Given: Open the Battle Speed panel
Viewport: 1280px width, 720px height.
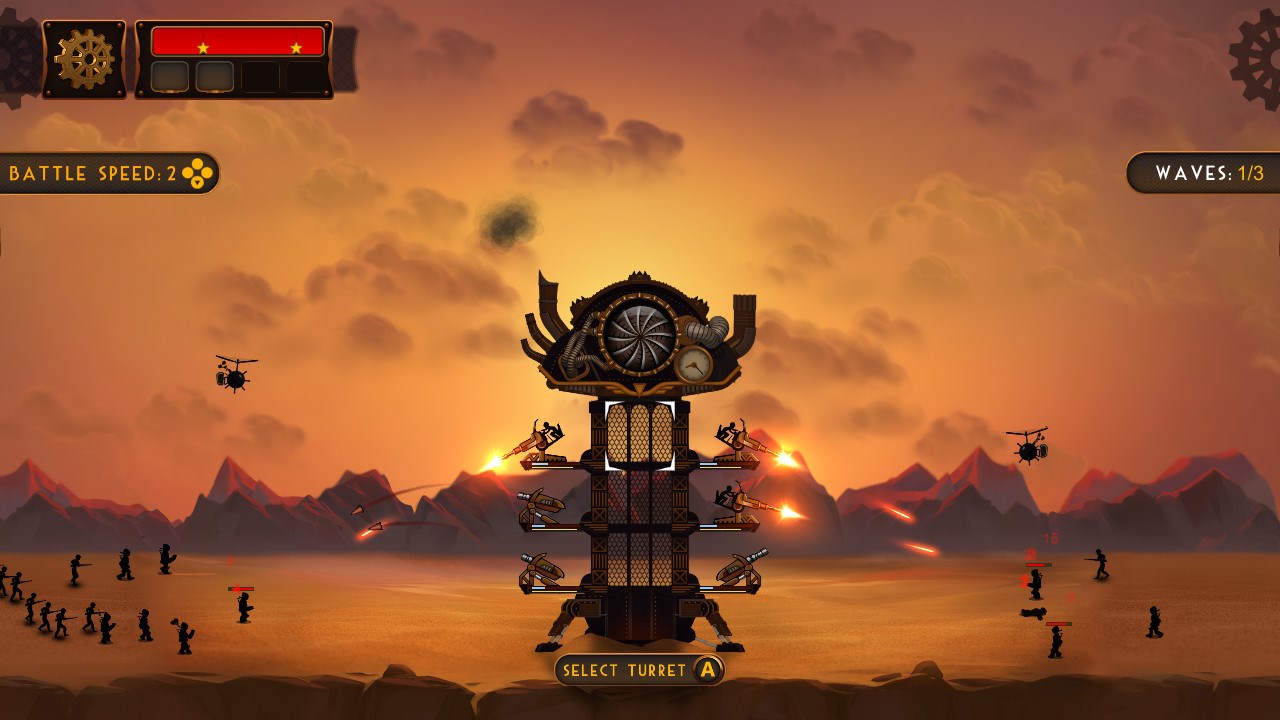Looking at the screenshot, I should click(105, 172).
